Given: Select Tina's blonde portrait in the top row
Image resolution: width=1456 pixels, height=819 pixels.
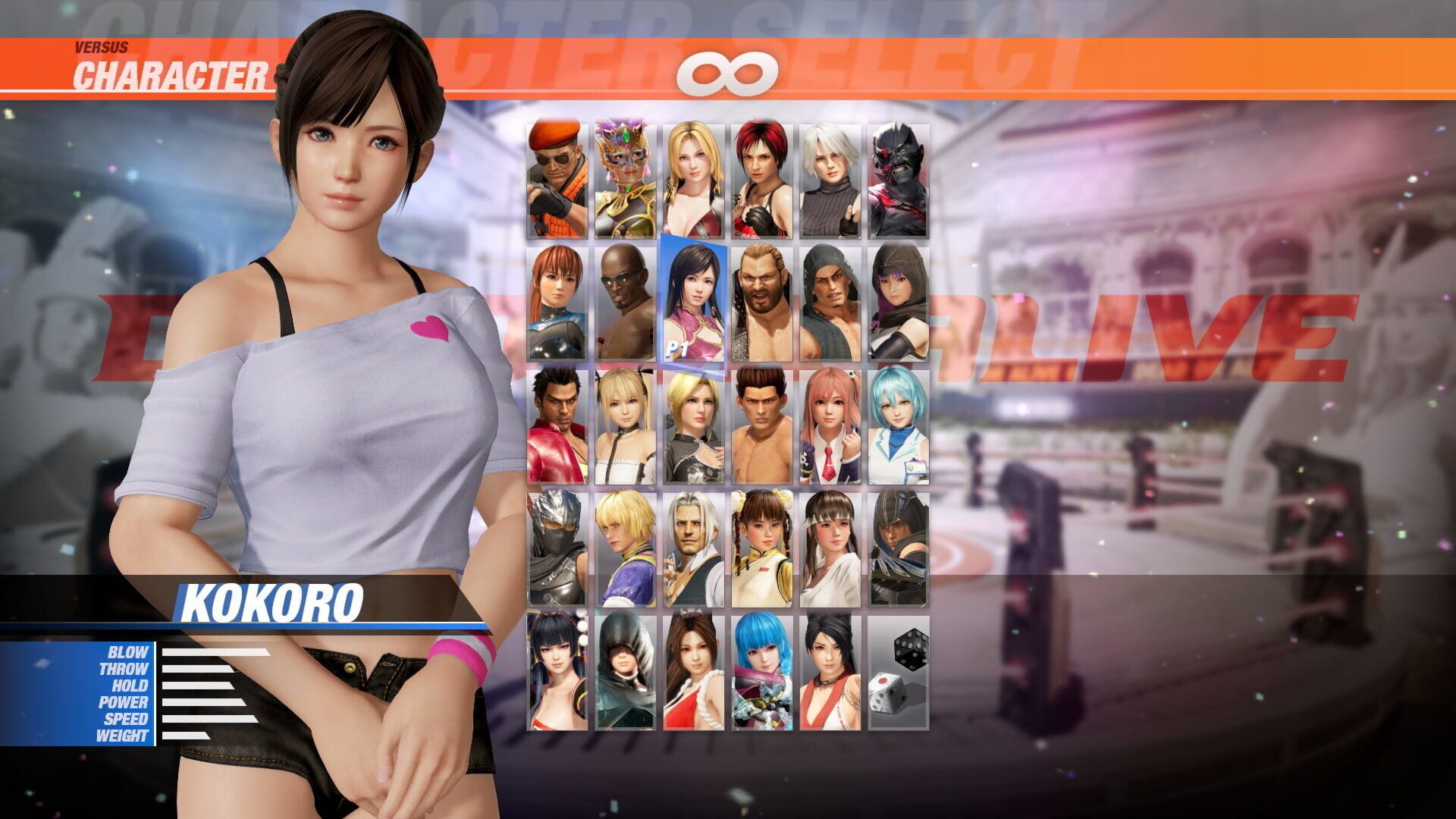Looking at the screenshot, I should 692,174.
